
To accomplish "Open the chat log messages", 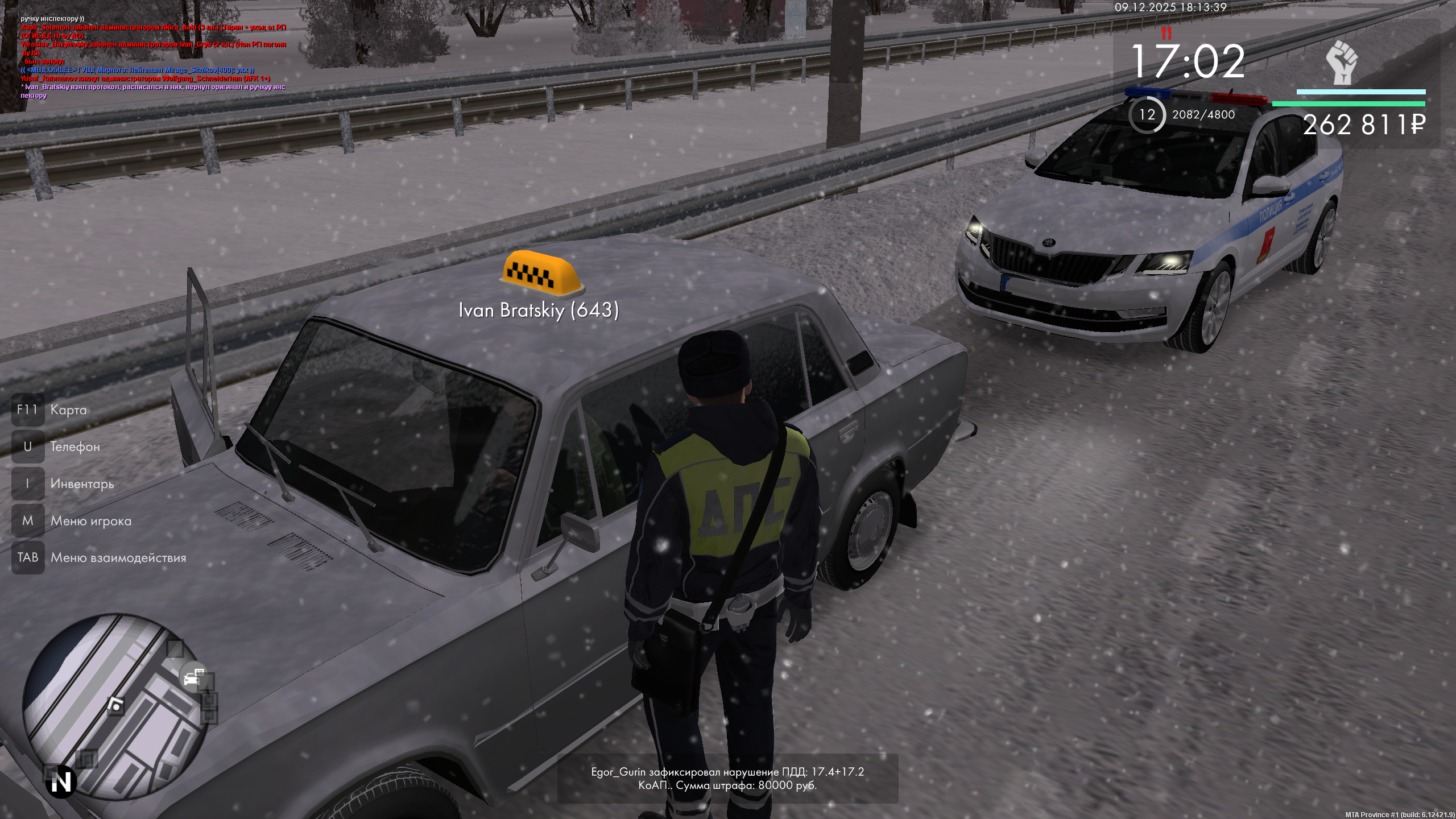I will (x=154, y=57).
